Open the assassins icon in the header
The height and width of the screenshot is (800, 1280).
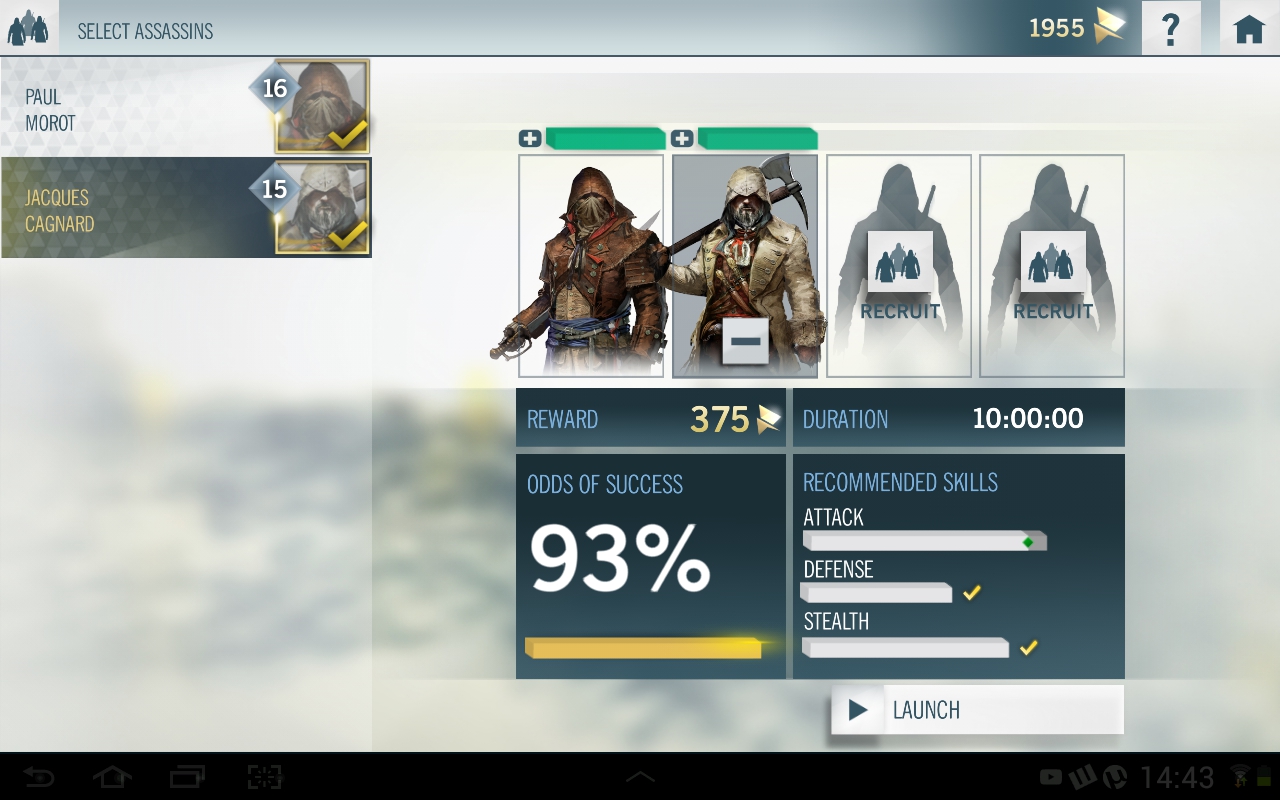(x=28, y=28)
